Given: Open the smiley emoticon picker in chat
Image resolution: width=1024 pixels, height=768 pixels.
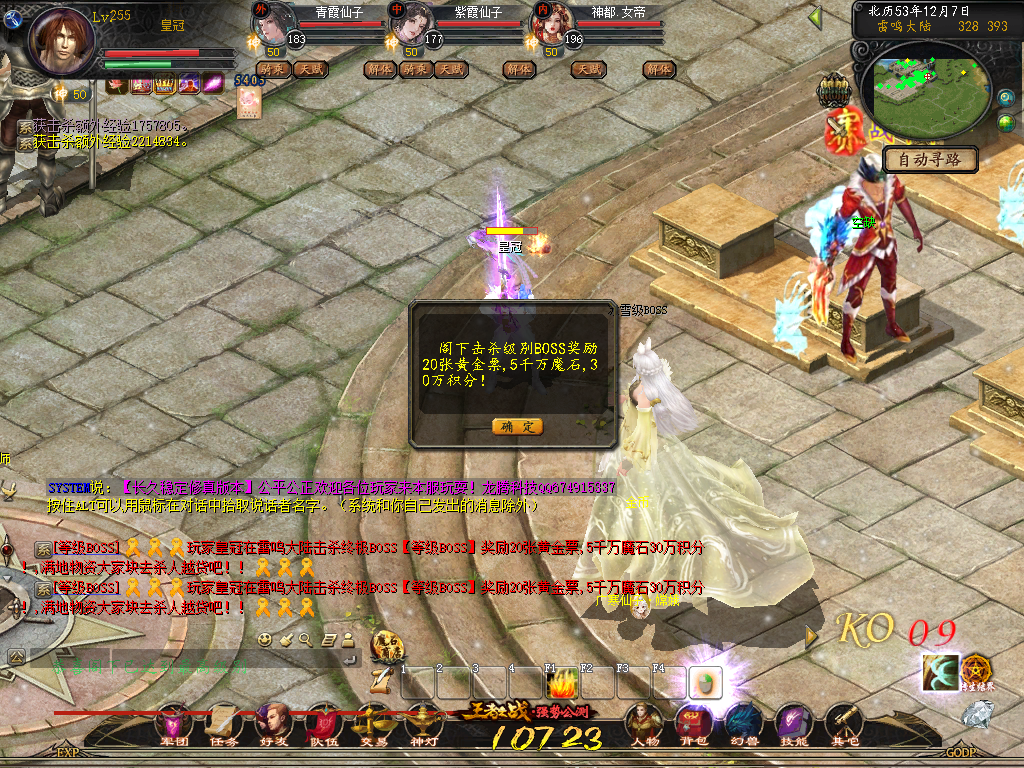Looking at the screenshot, I should point(264,639).
